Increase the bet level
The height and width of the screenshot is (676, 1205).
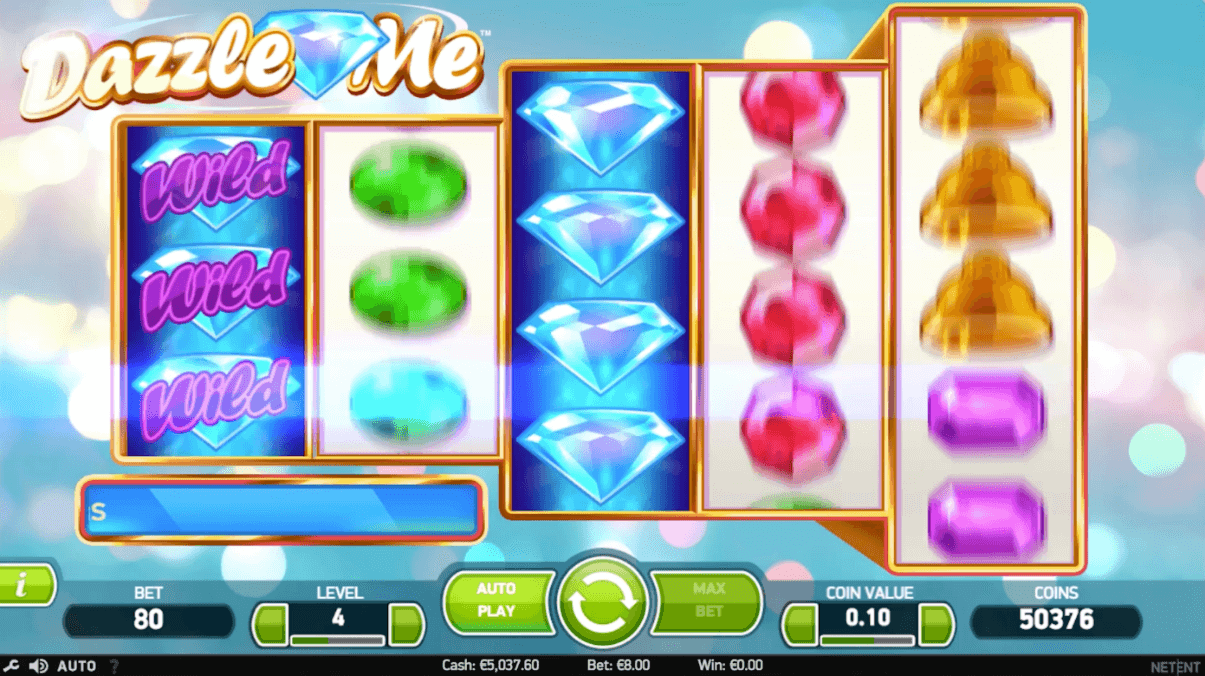pos(406,625)
